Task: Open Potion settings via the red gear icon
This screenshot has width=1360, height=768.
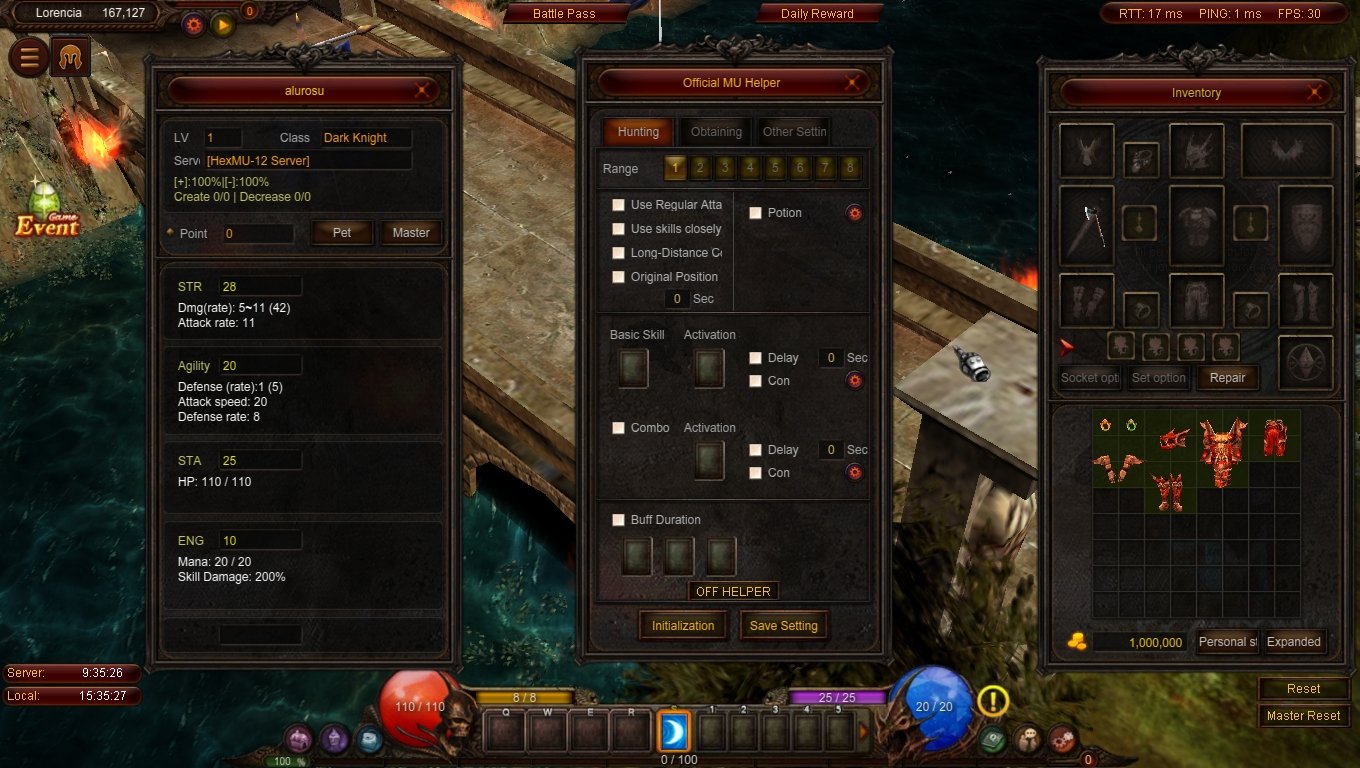Action: [x=857, y=212]
